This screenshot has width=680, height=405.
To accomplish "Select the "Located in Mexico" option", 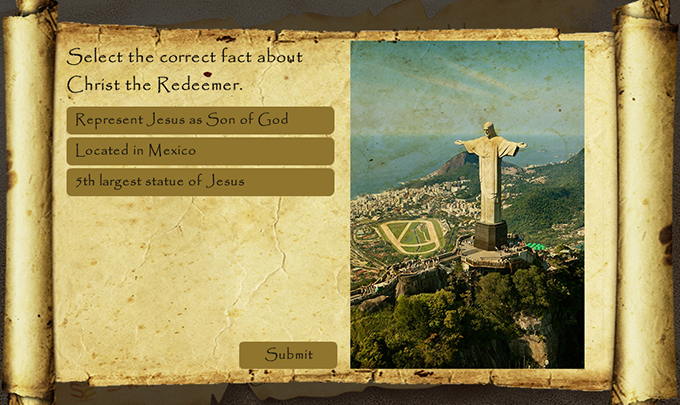I will 200,151.
